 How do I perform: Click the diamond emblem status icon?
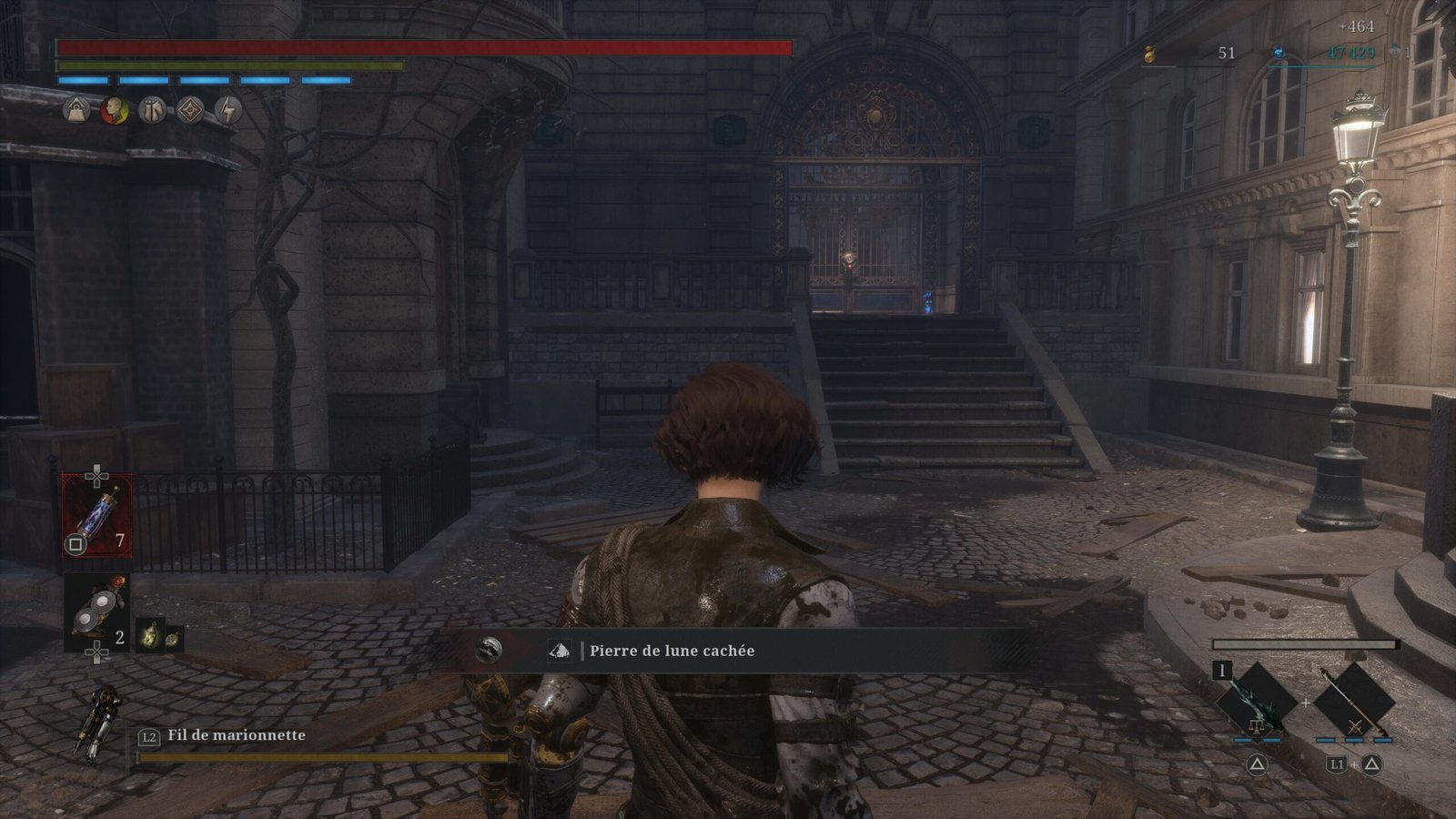(190, 111)
